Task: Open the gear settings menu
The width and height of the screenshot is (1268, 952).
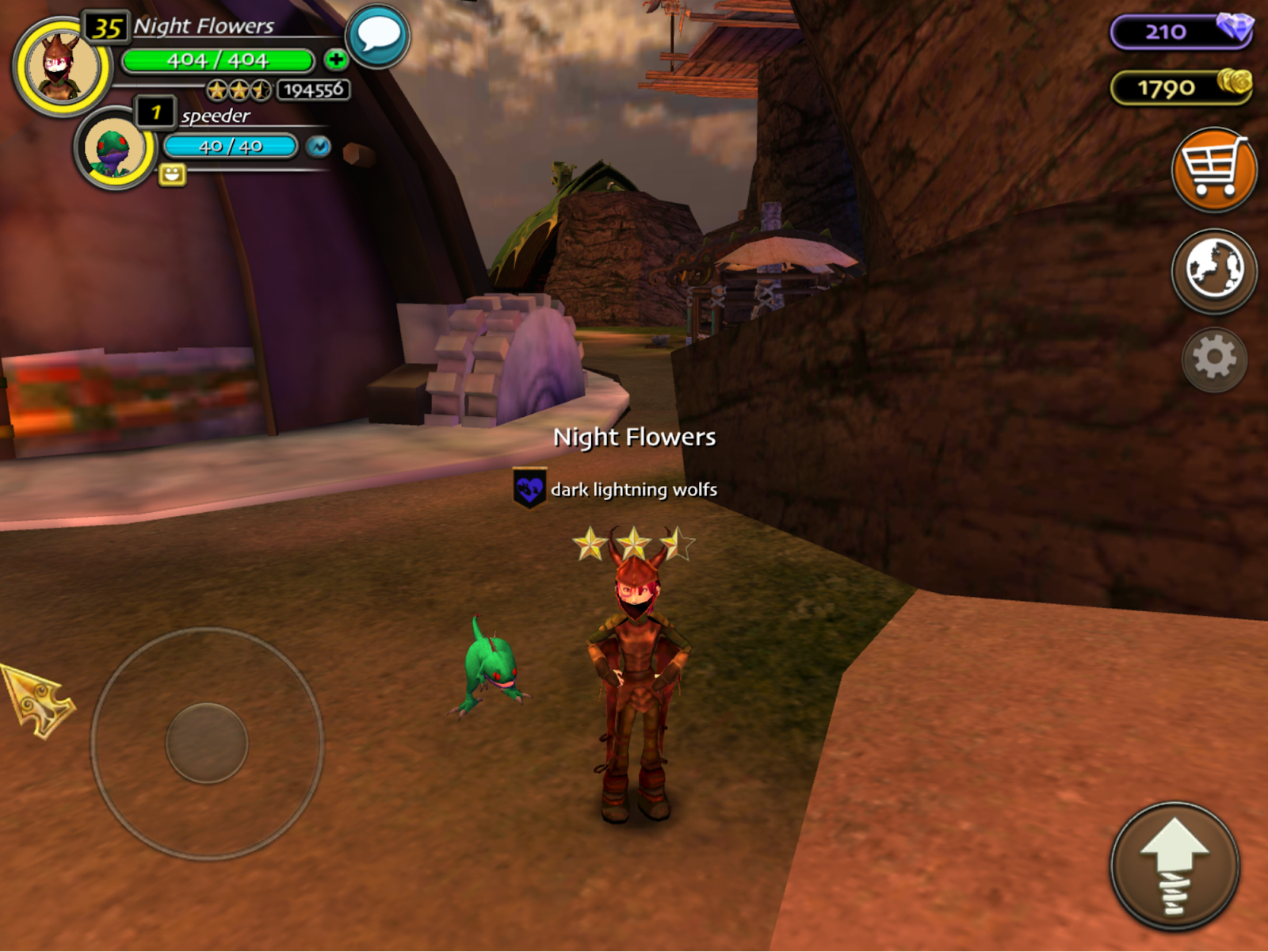Action: tap(1213, 359)
